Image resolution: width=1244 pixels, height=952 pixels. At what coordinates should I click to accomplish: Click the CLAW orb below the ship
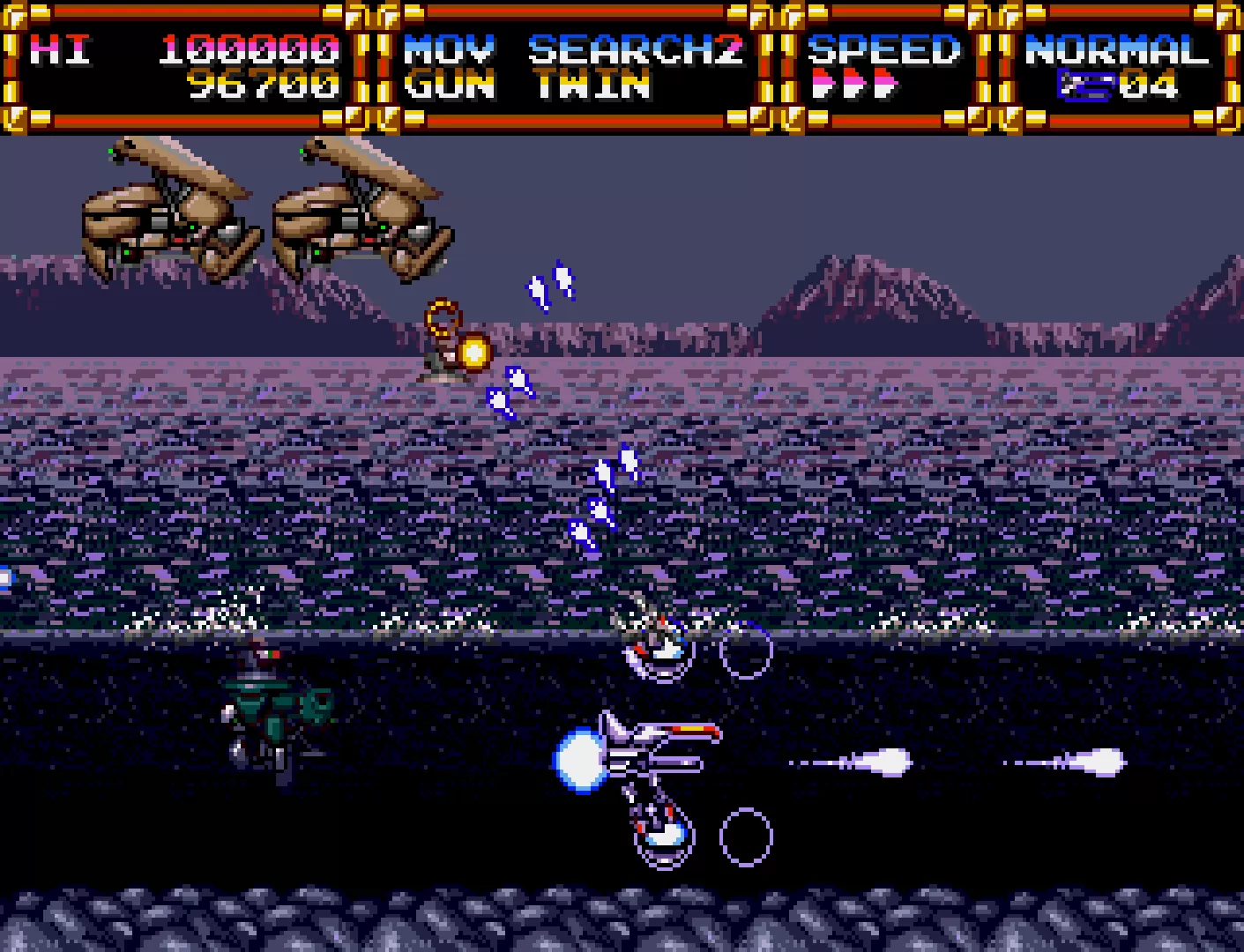click(659, 833)
